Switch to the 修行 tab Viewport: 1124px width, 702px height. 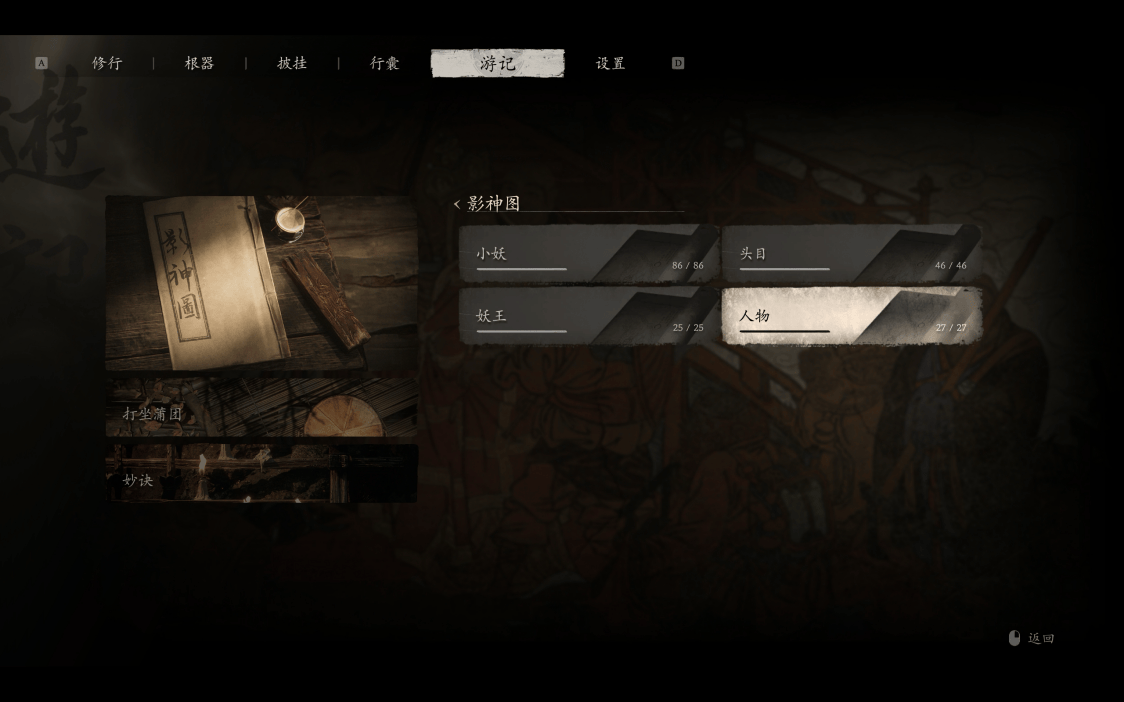pos(107,63)
